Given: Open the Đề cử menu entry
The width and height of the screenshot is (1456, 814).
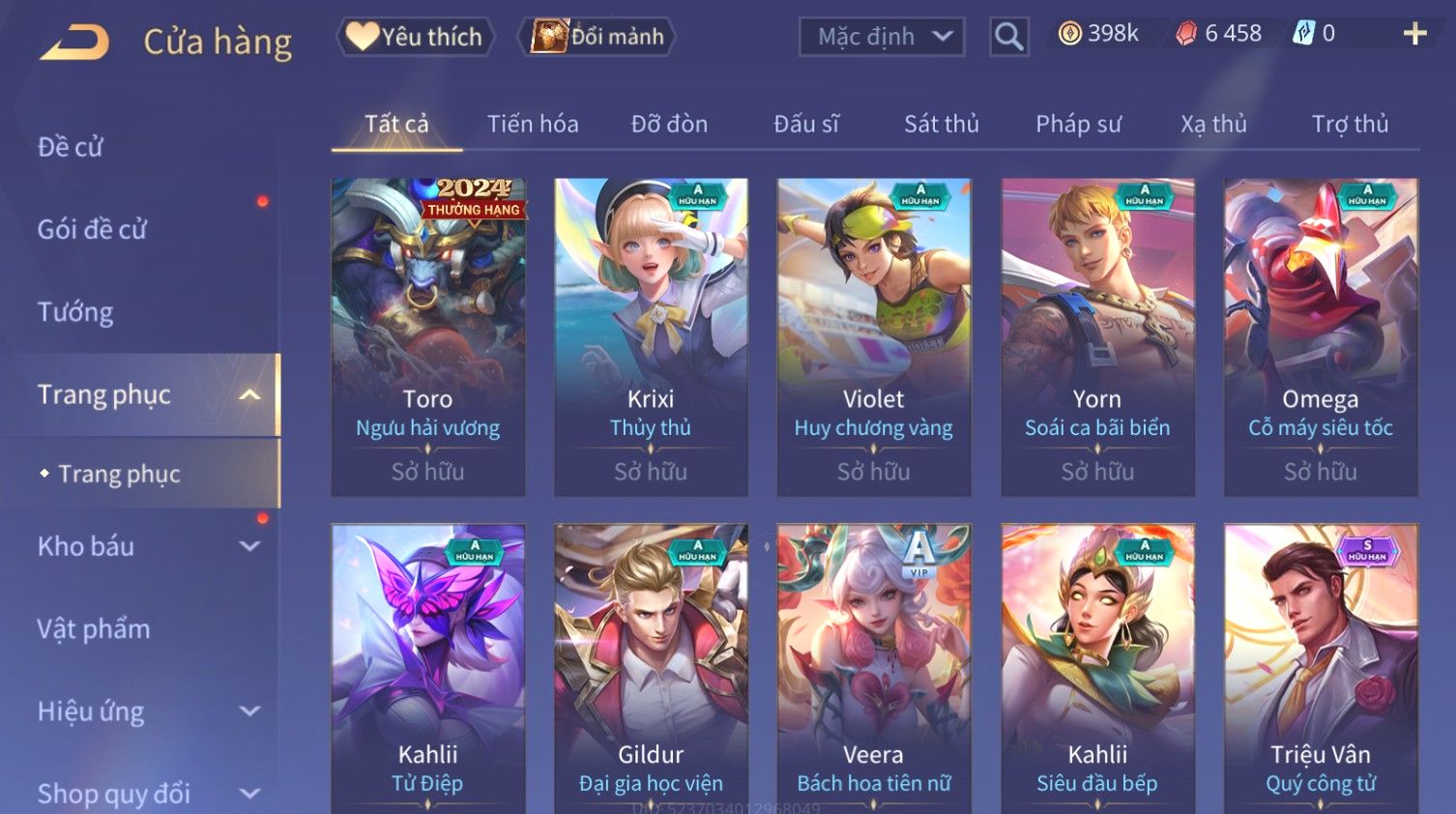Looking at the screenshot, I should click(x=71, y=147).
